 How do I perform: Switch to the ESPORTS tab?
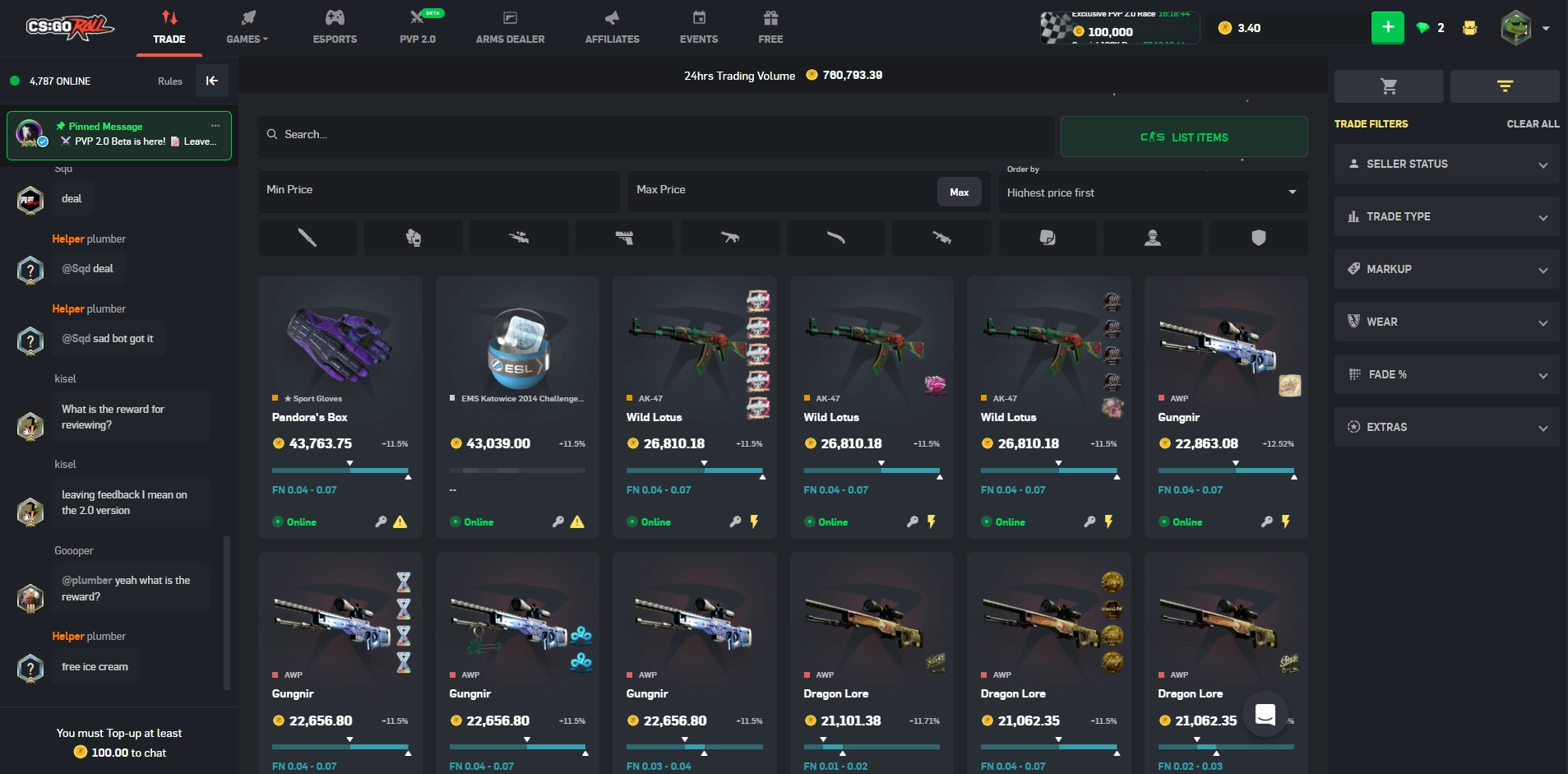click(x=334, y=27)
